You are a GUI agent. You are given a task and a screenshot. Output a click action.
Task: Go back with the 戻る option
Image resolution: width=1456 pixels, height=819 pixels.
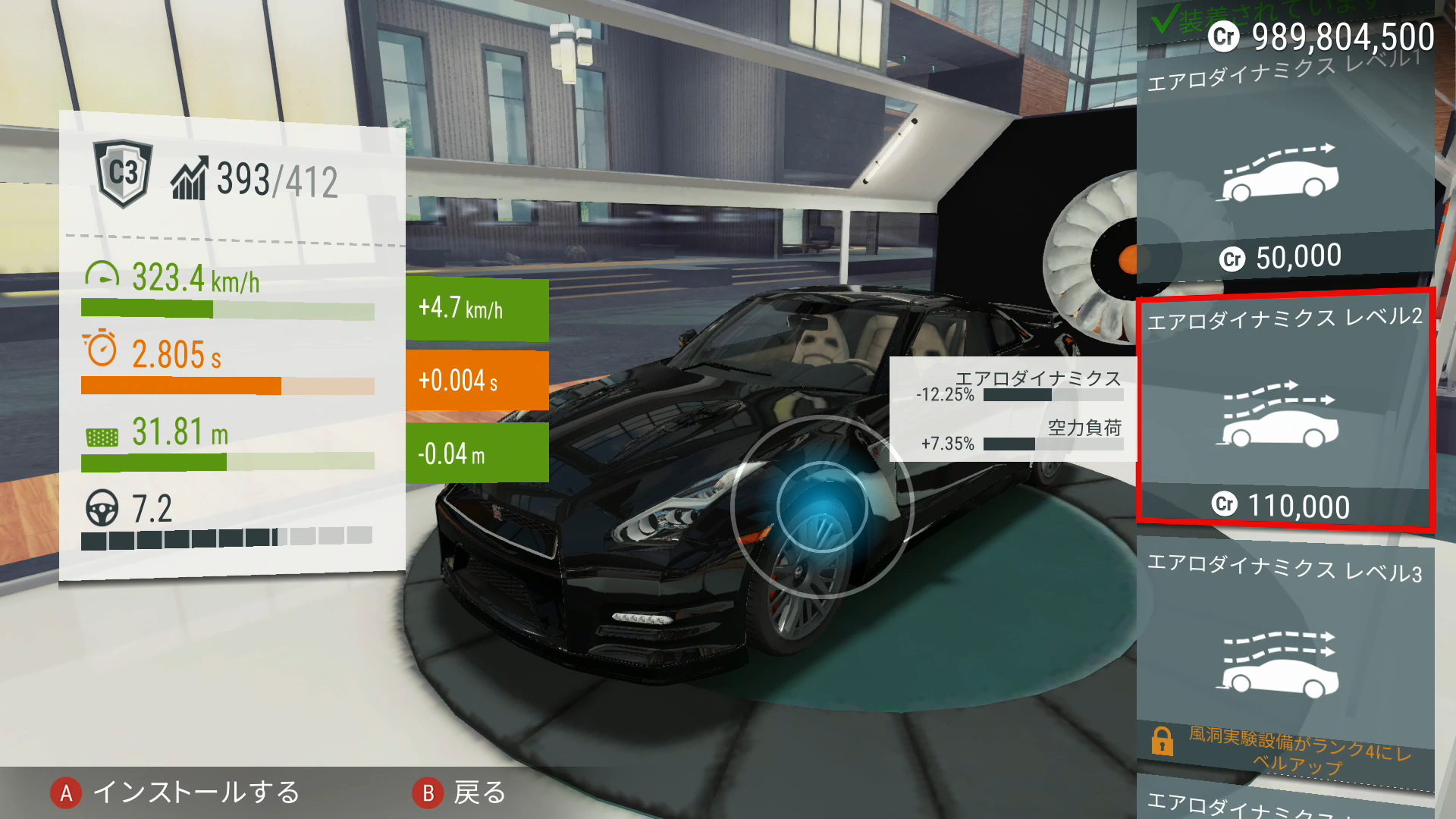pyautogui.click(x=460, y=792)
